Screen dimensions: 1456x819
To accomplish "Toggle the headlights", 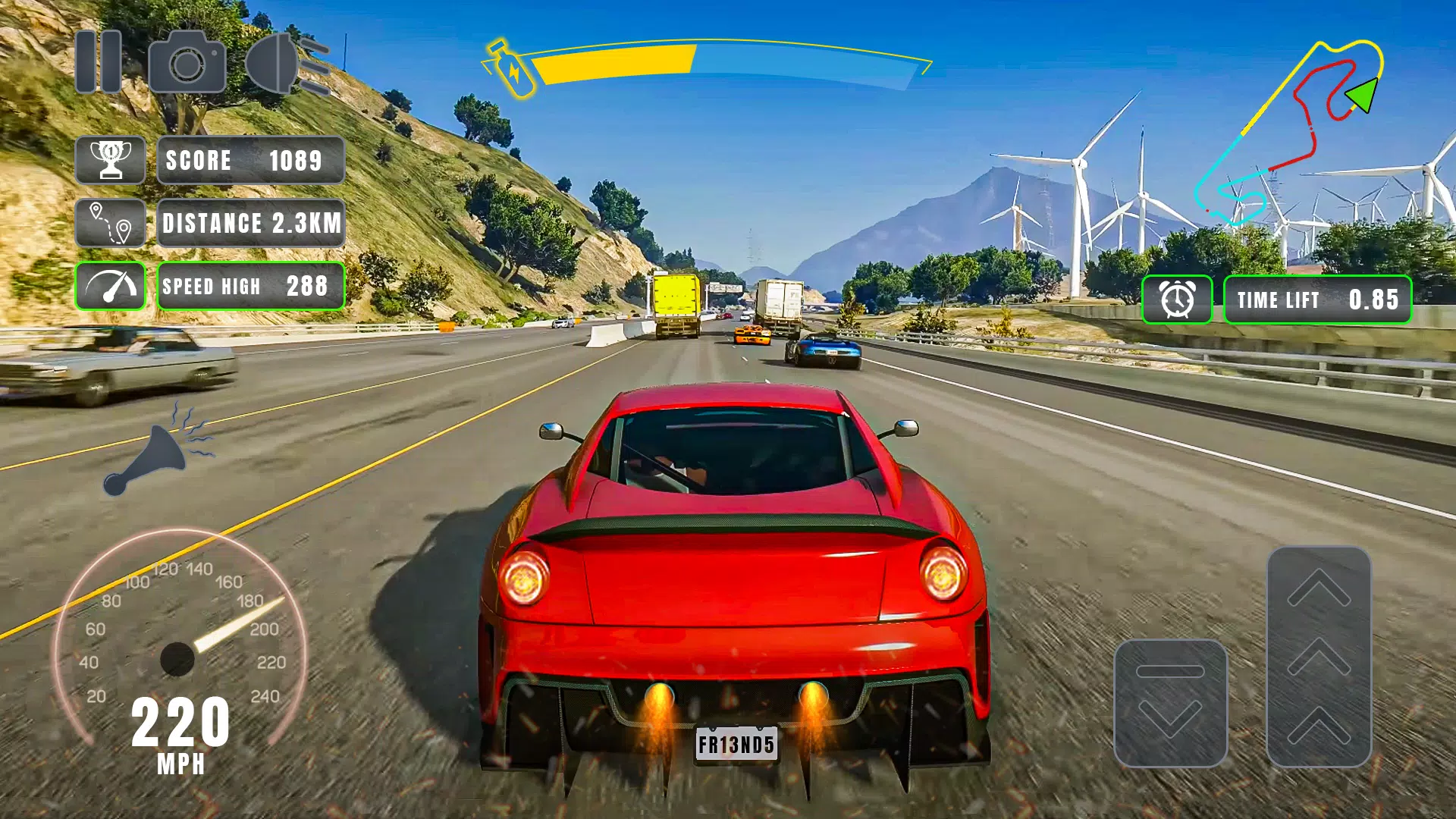I will click(x=287, y=64).
